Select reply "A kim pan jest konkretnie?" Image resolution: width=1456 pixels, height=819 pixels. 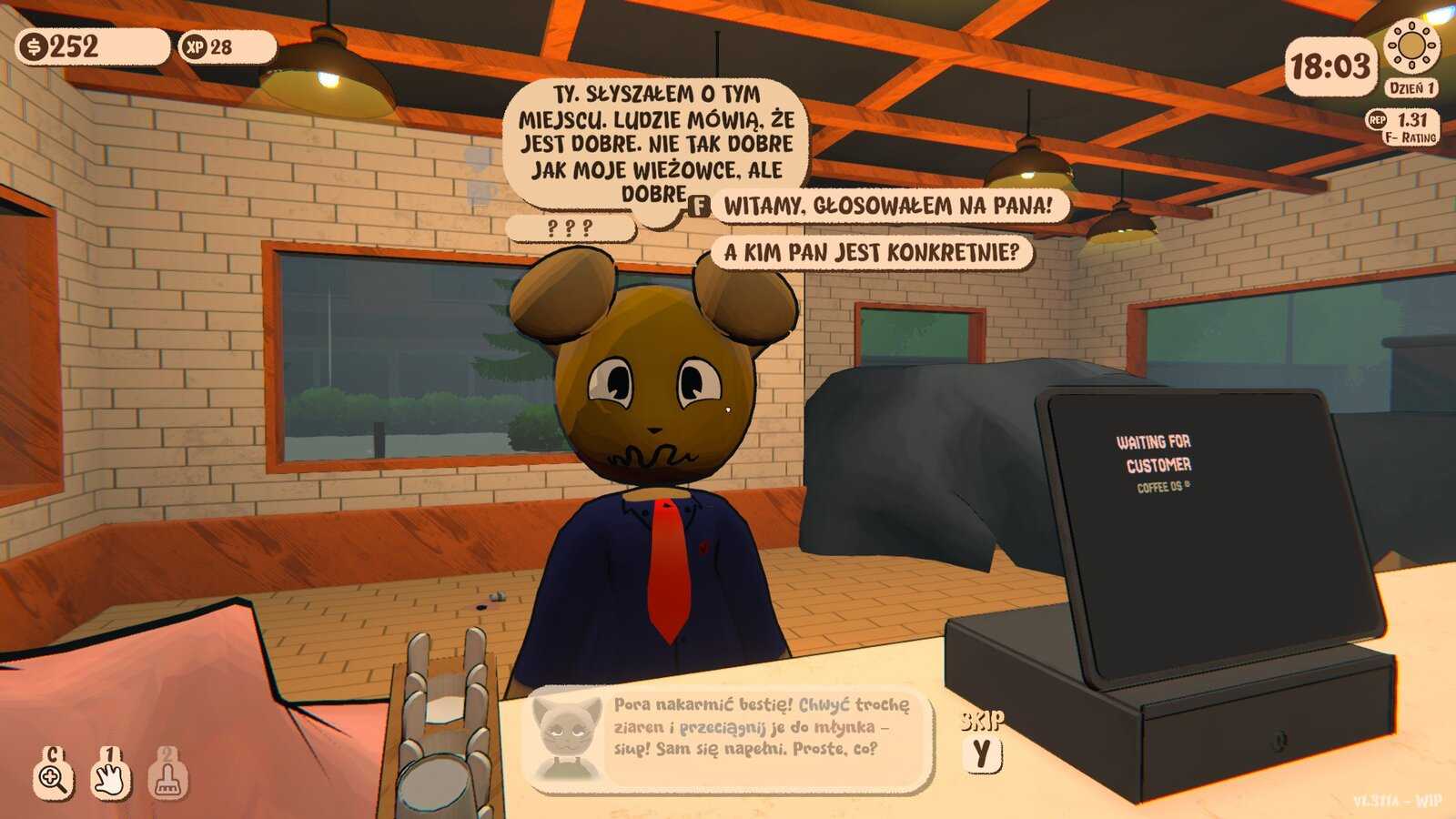coord(871,252)
